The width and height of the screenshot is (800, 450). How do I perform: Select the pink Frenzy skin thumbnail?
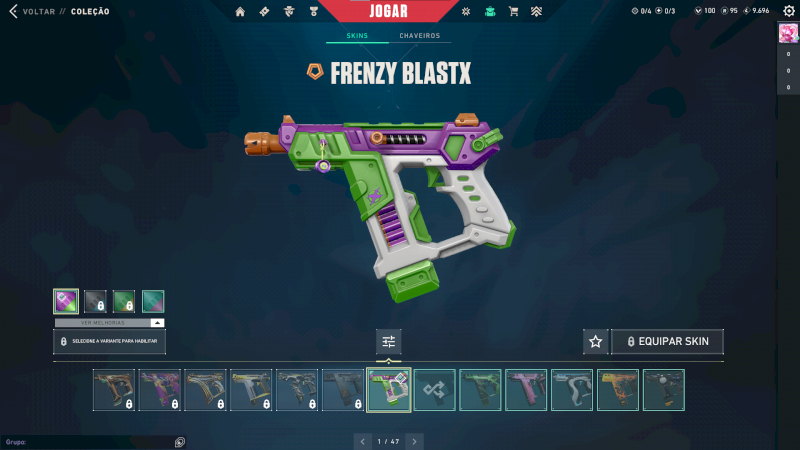526,390
